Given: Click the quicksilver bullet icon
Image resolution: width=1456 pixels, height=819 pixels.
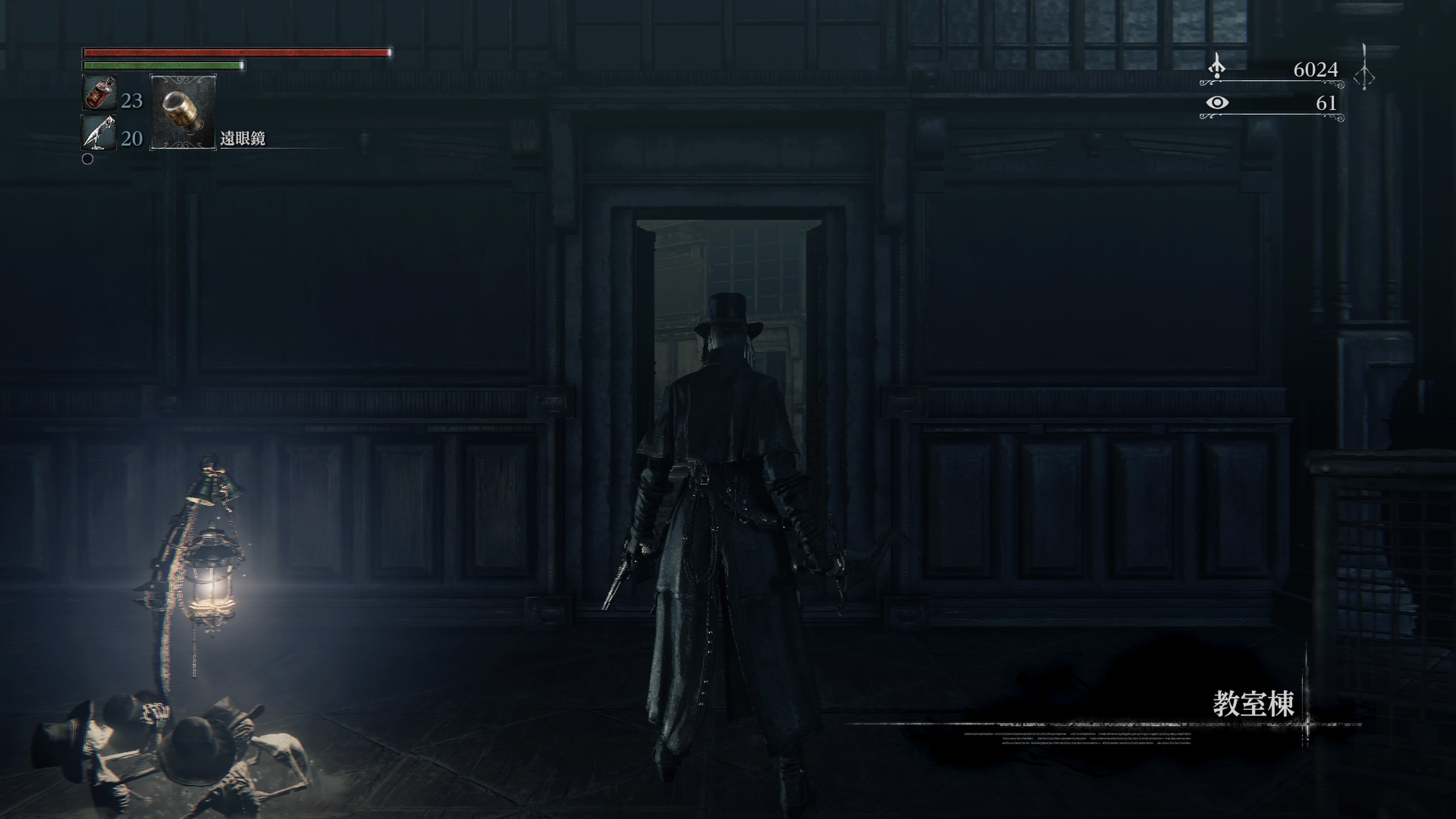Looking at the screenshot, I should point(99,133).
